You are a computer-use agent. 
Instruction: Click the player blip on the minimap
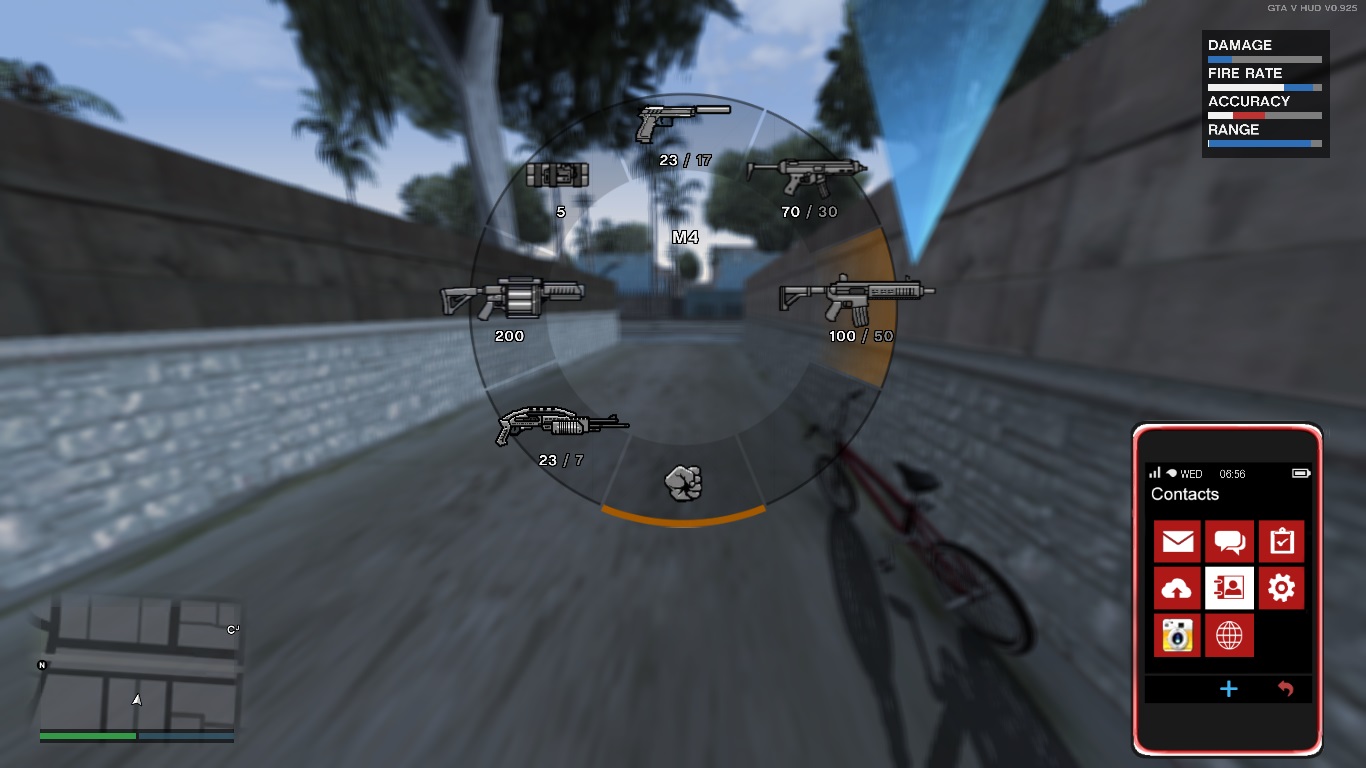(137, 700)
